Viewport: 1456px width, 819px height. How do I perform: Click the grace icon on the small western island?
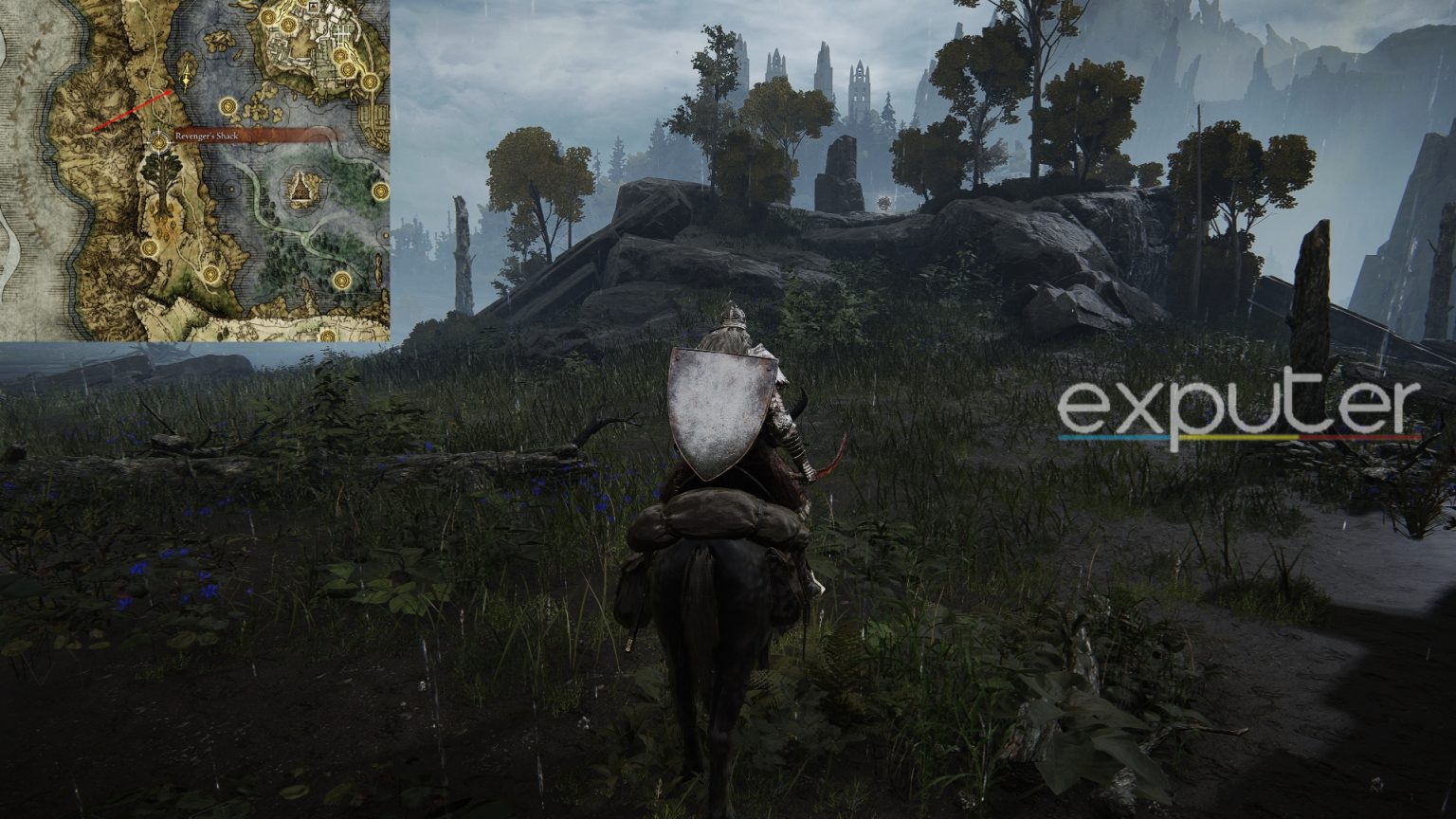(227, 106)
